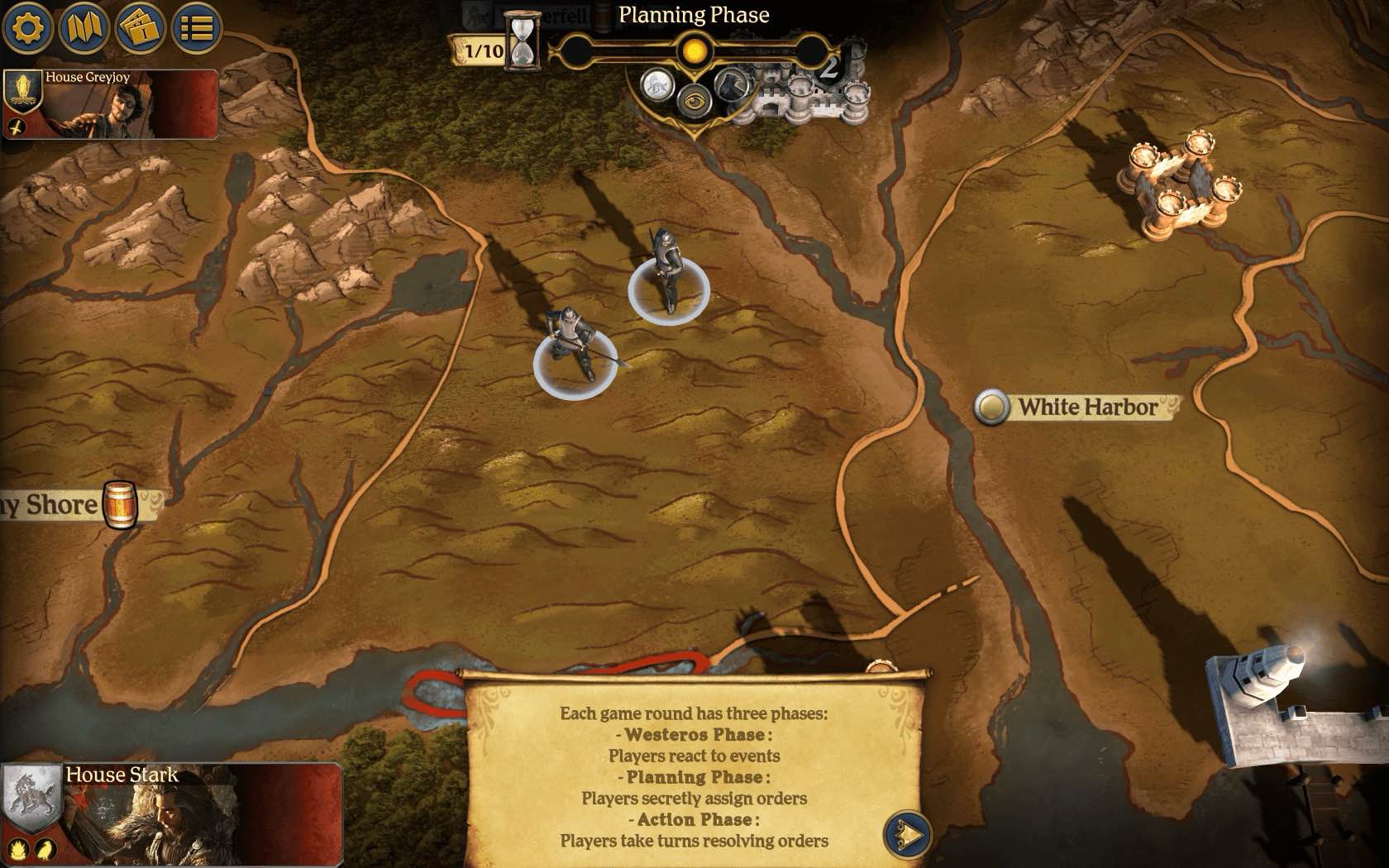
Task: Click the White Harbor location marker
Action: tap(993, 407)
